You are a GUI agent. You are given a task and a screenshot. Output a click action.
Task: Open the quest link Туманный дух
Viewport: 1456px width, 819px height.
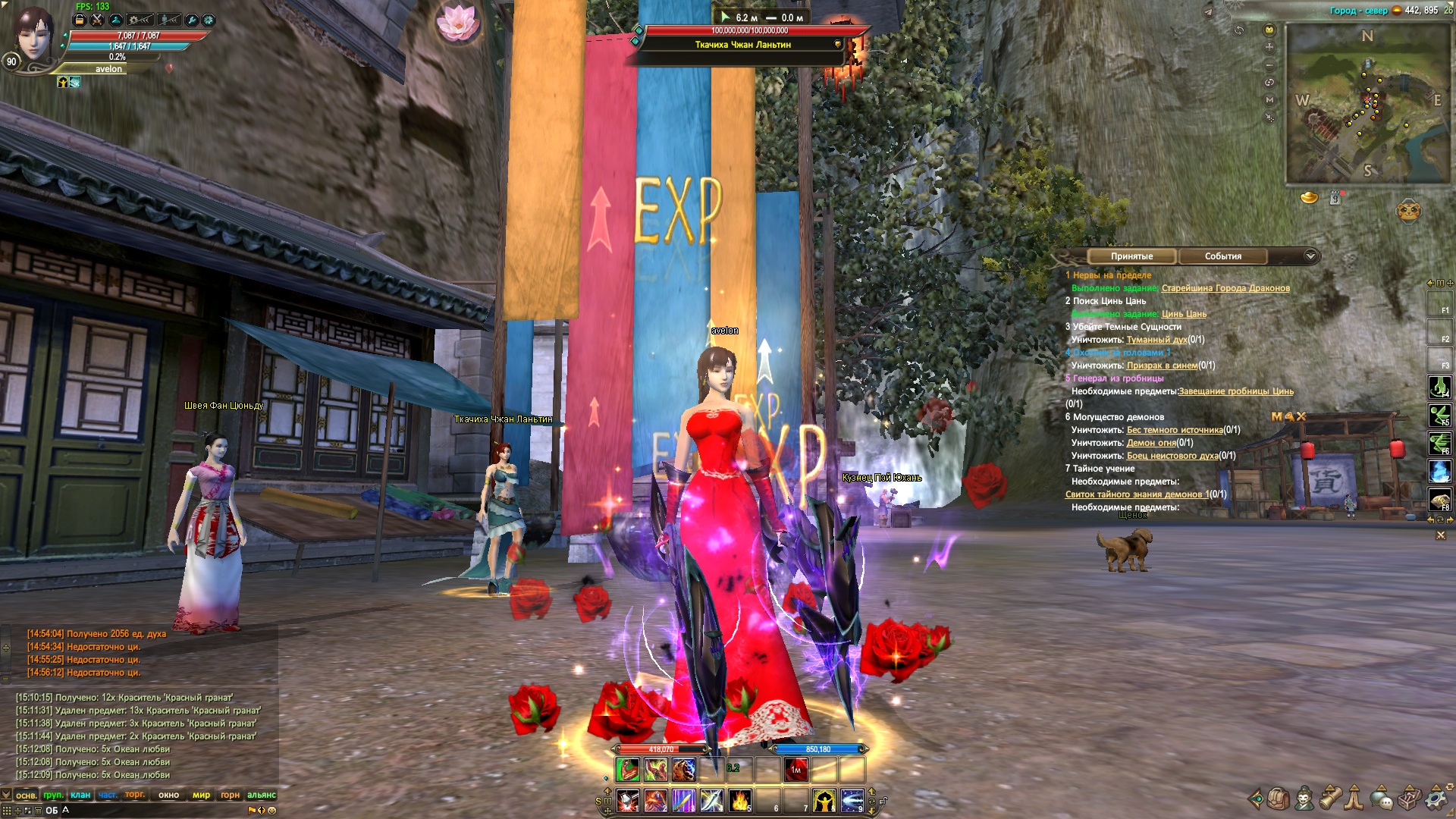point(1156,340)
